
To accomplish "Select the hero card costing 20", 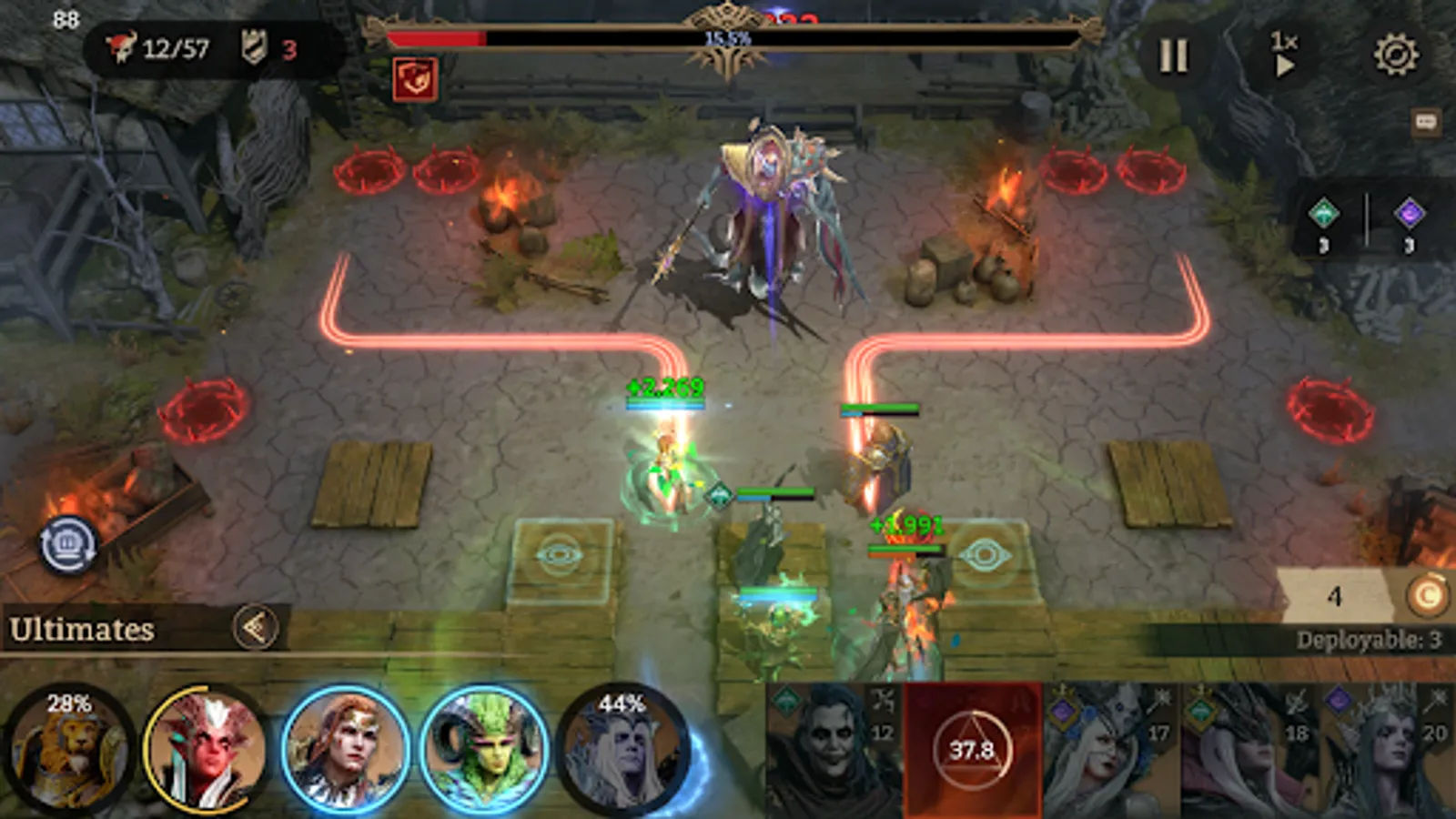I will (x=1383, y=751).
